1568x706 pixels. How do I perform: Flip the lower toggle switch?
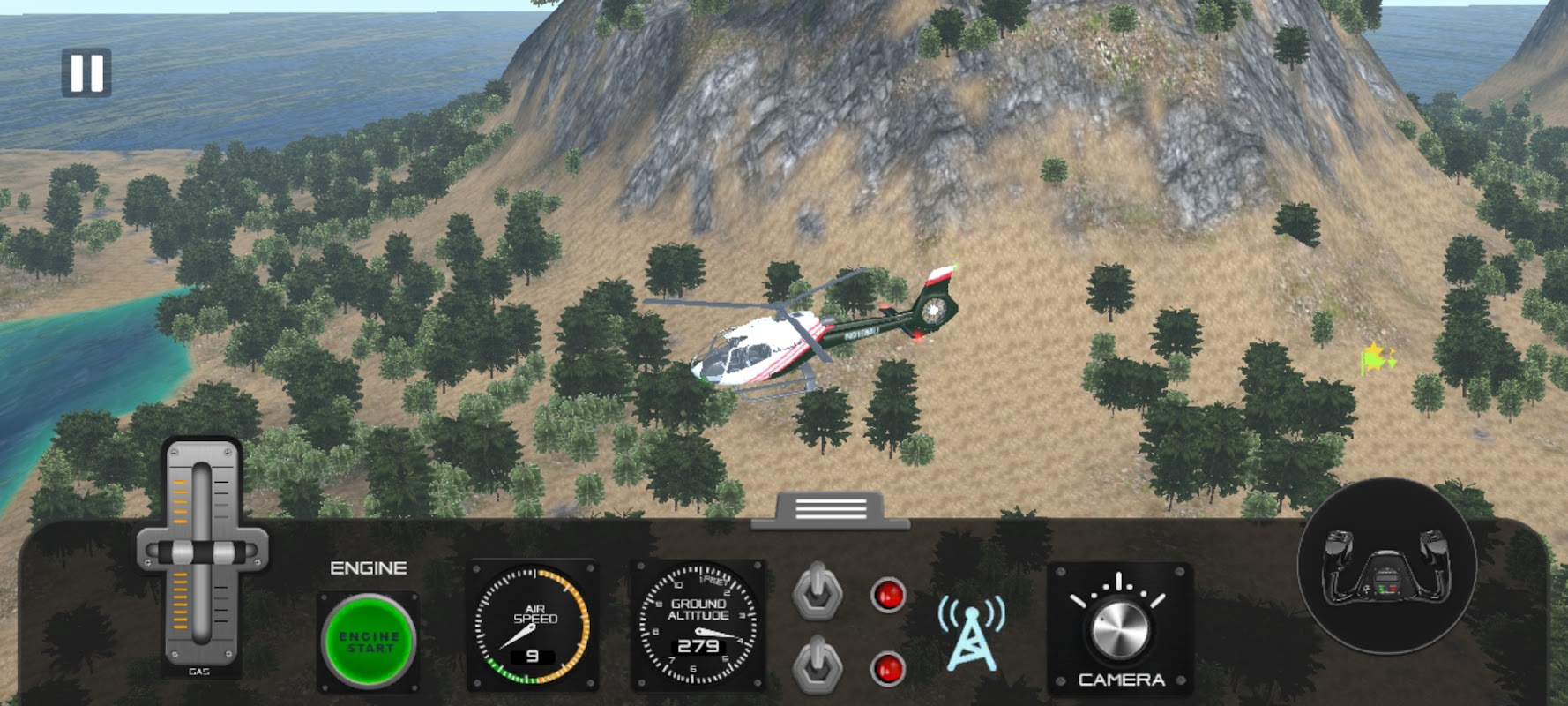(x=818, y=665)
